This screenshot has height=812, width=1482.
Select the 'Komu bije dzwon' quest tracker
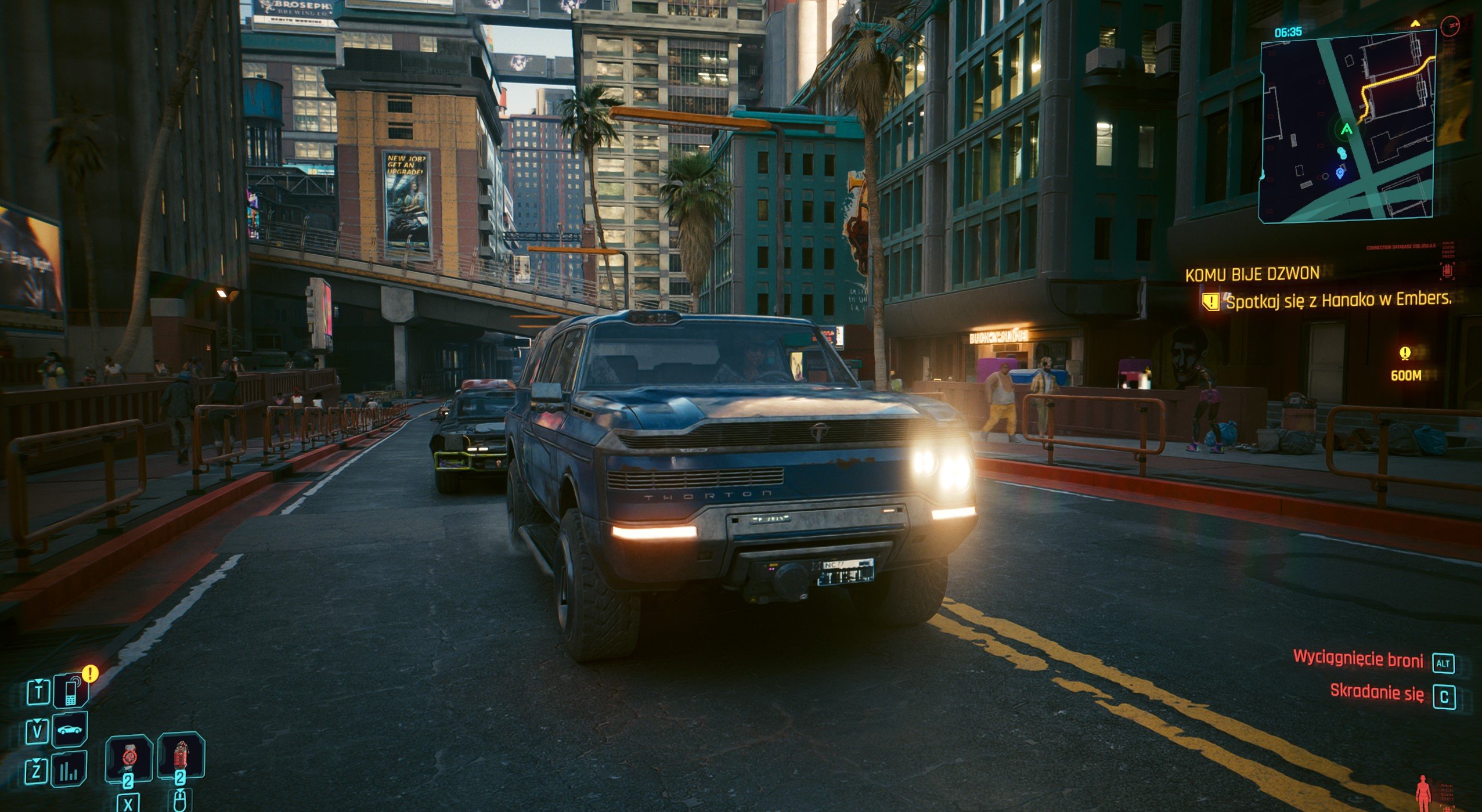1252,274
